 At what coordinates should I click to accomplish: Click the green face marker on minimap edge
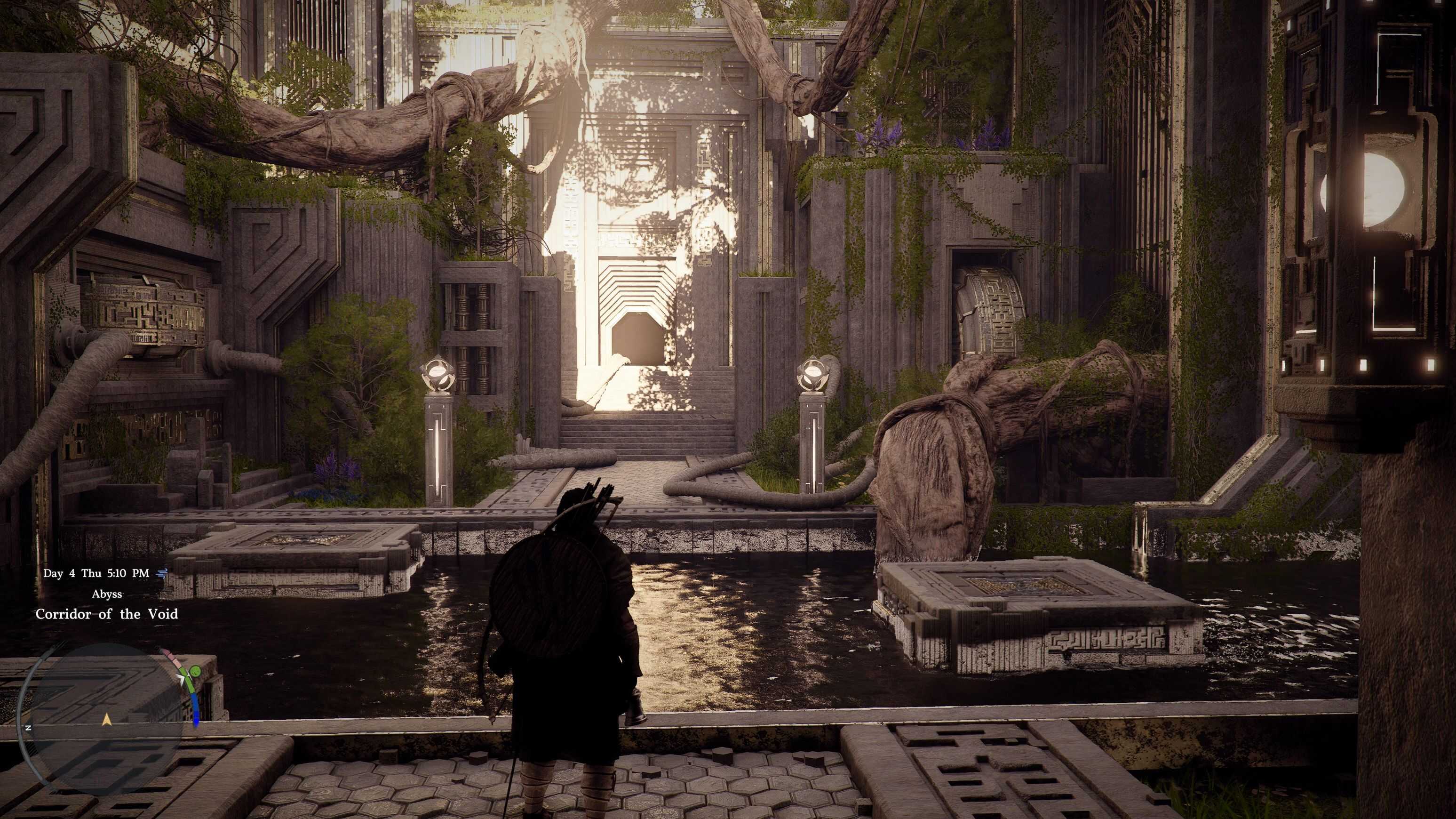[x=195, y=672]
